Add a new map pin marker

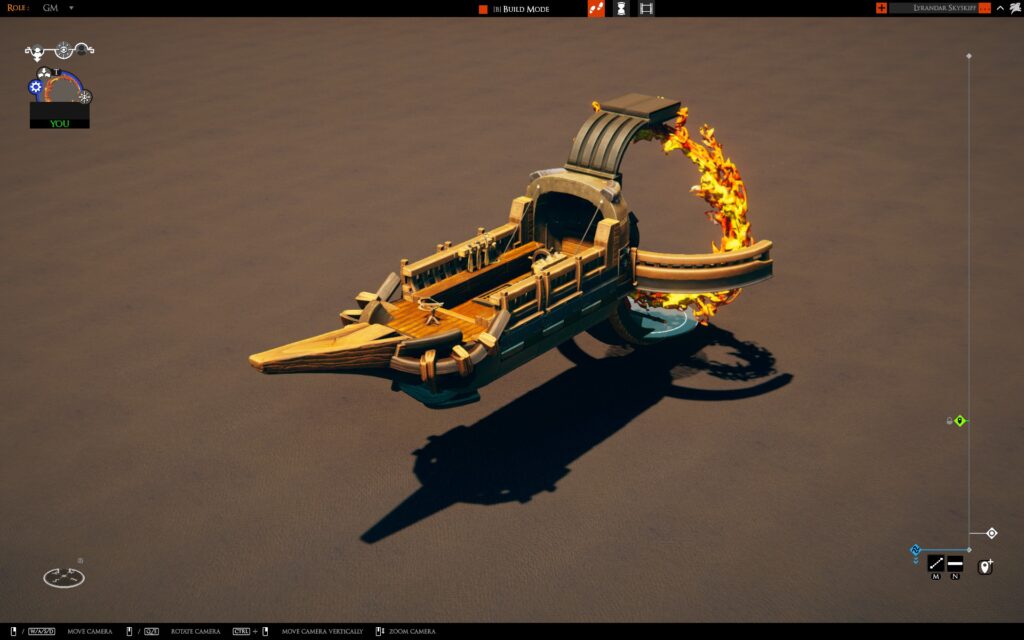pyautogui.click(x=985, y=567)
